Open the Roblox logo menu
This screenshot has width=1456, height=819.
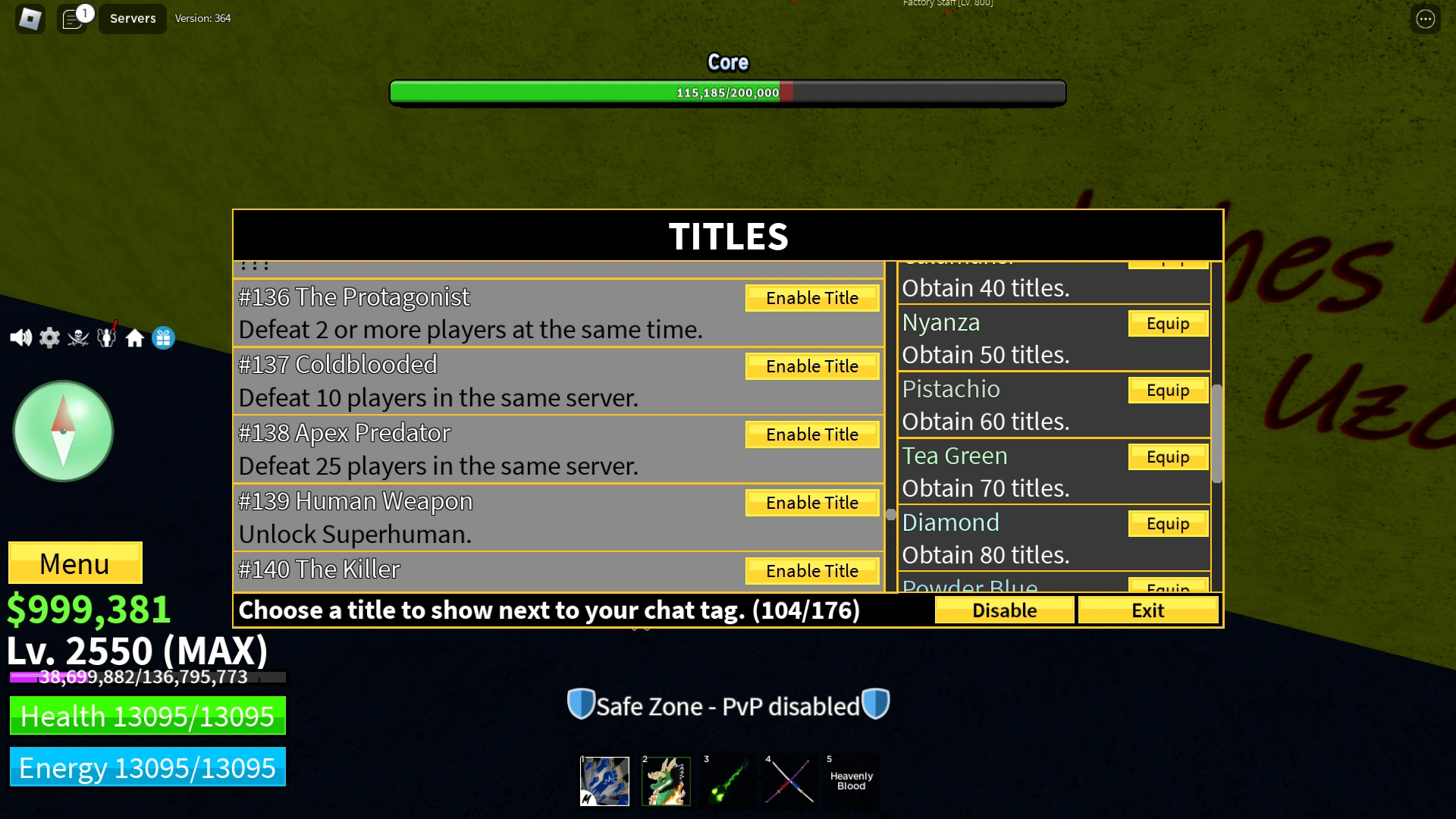(x=29, y=18)
